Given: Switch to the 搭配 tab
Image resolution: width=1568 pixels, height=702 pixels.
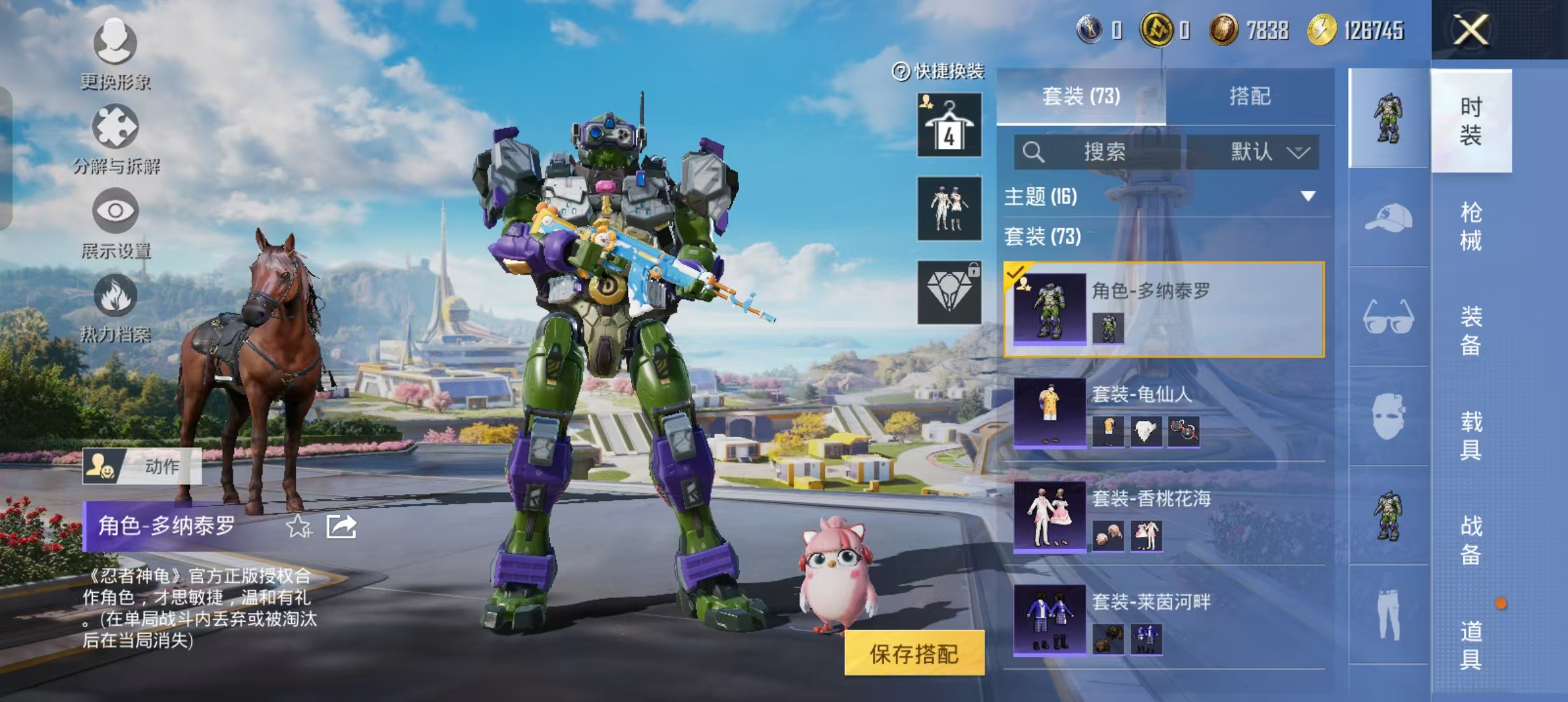Looking at the screenshot, I should tap(1249, 96).
